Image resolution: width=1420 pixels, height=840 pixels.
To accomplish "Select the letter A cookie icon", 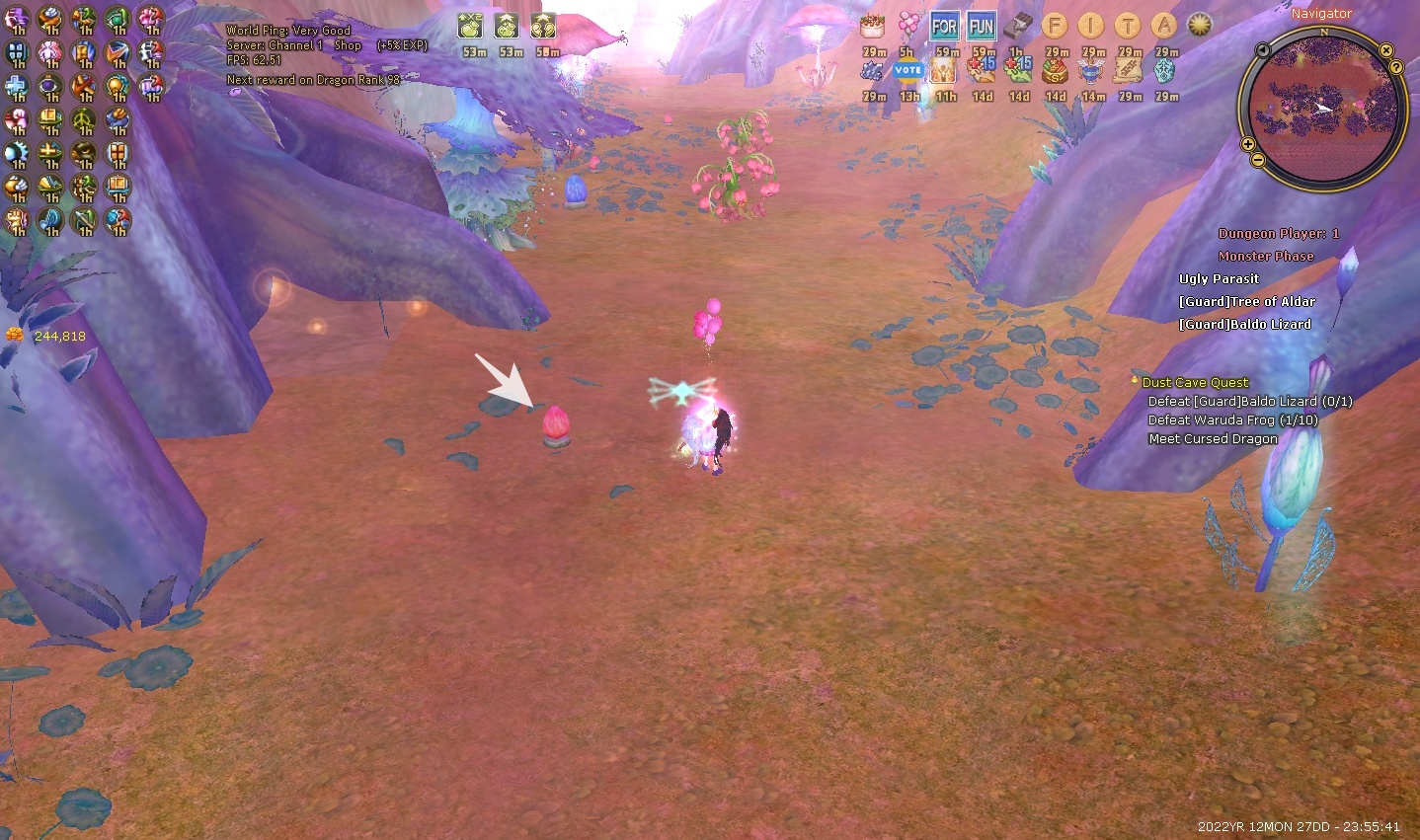I will coord(1163,27).
